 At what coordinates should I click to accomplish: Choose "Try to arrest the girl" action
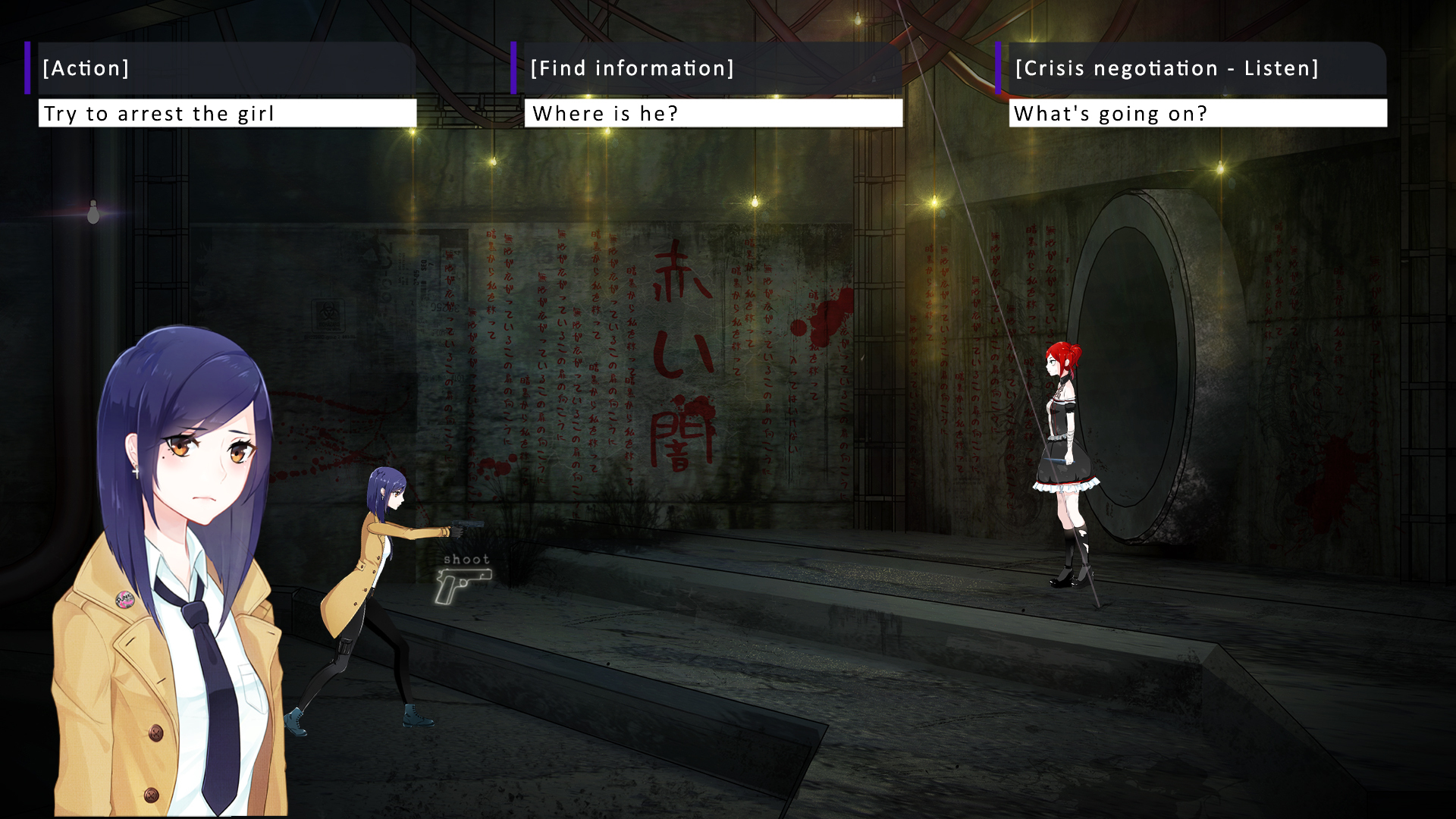tap(227, 114)
